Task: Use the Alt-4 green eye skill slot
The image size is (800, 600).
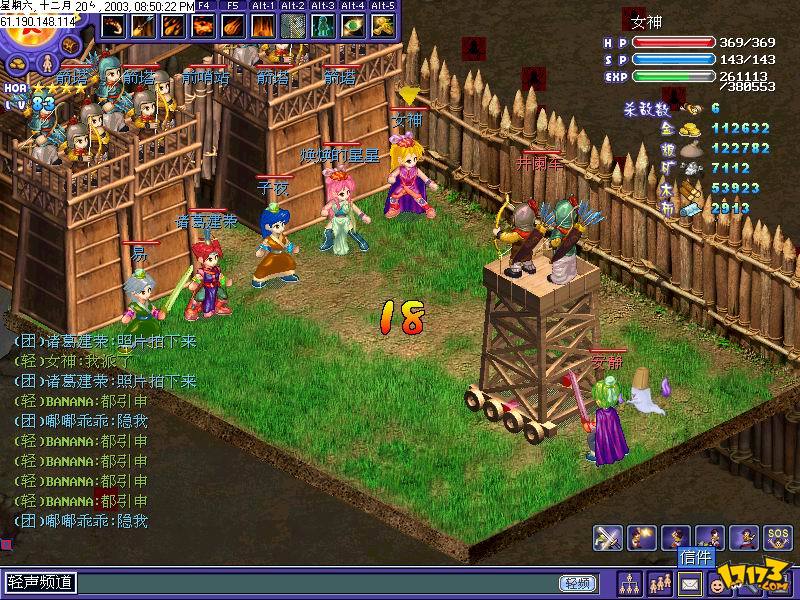Action: (x=354, y=25)
